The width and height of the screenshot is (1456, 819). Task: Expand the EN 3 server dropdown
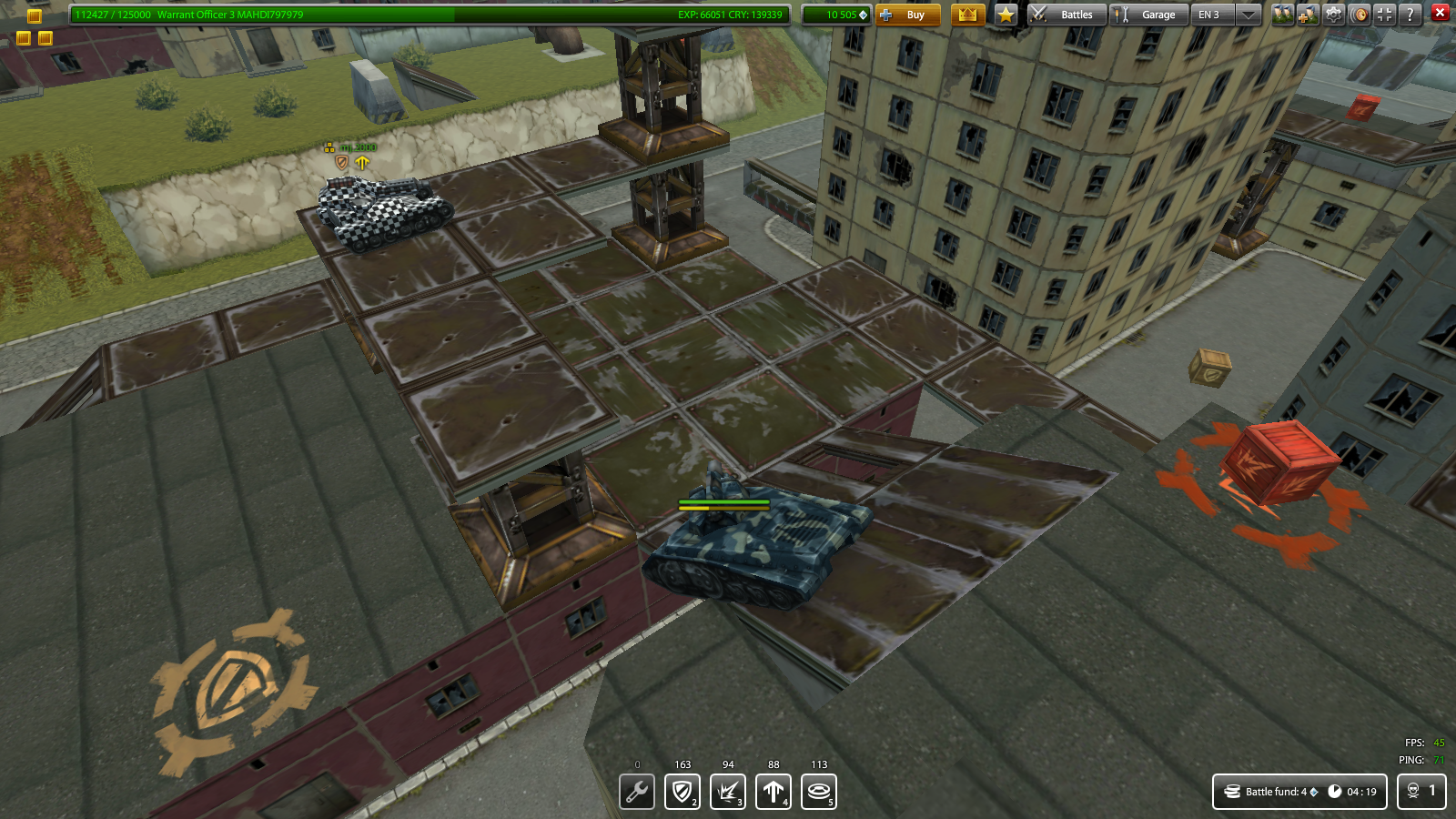[1249, 15]
